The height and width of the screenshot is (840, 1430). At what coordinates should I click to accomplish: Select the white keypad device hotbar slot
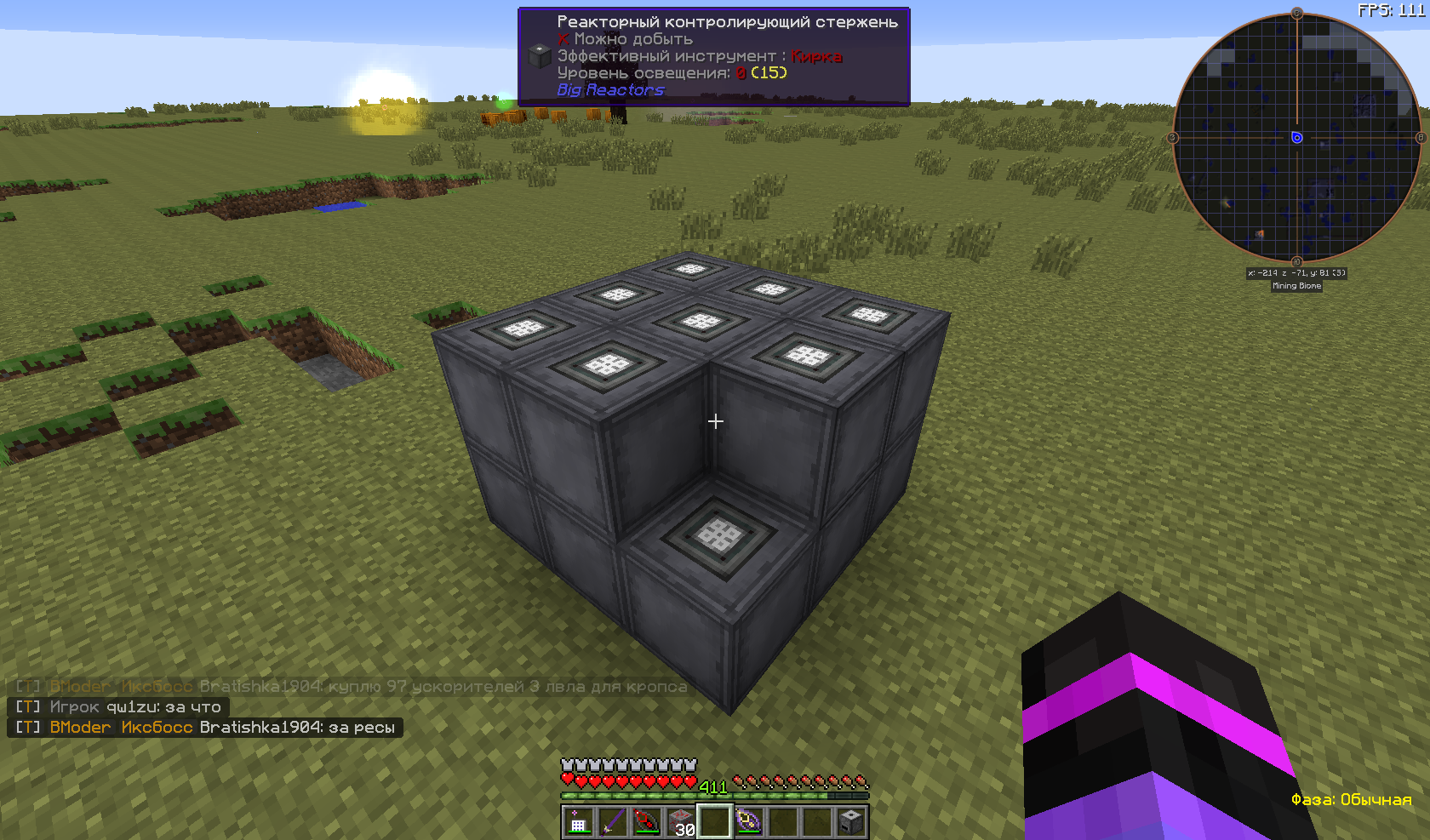[x=578, y=822]
